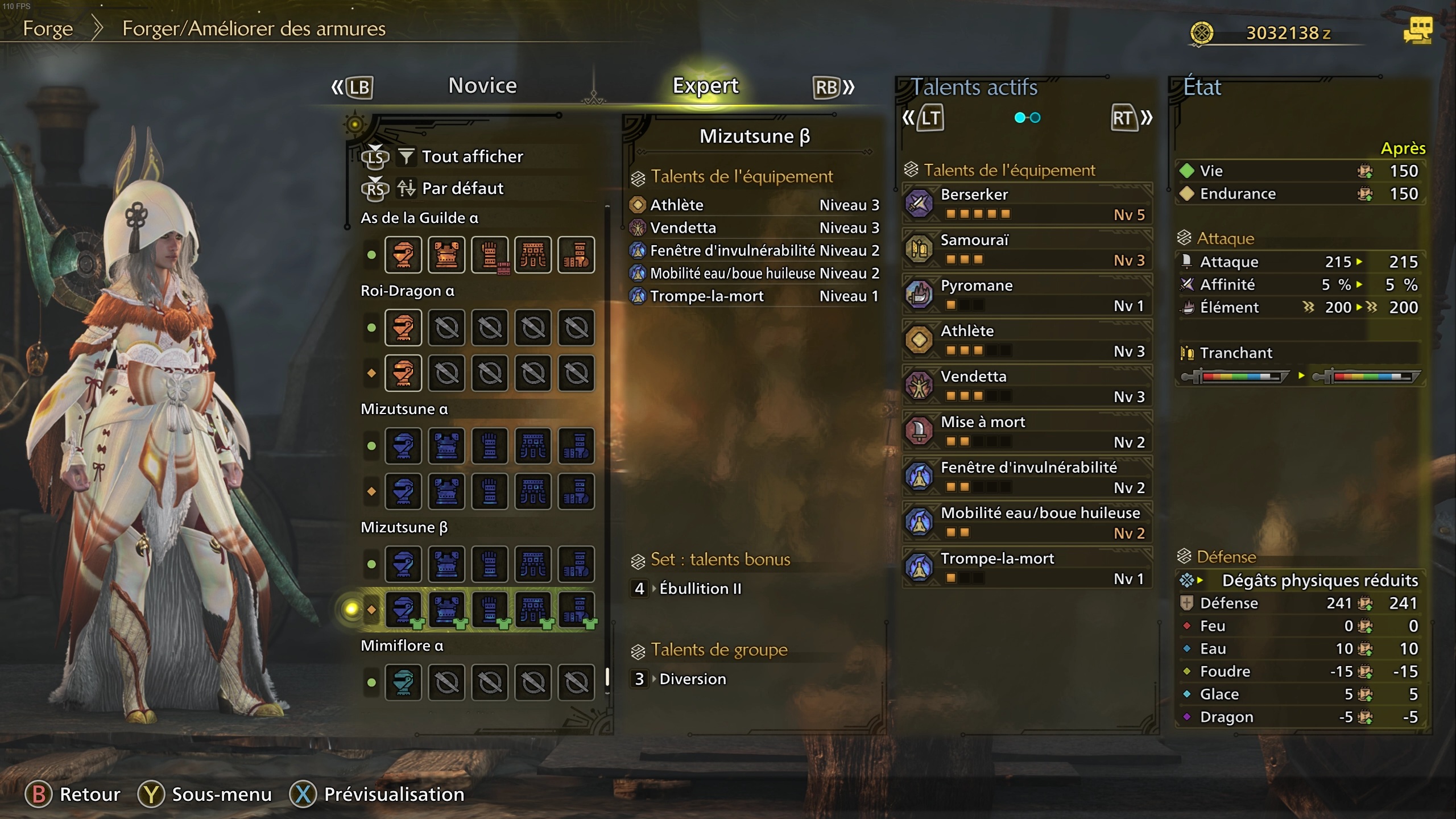Click the sharpness gauge bar
The image size is (1456, 819).
[1234, 375]
